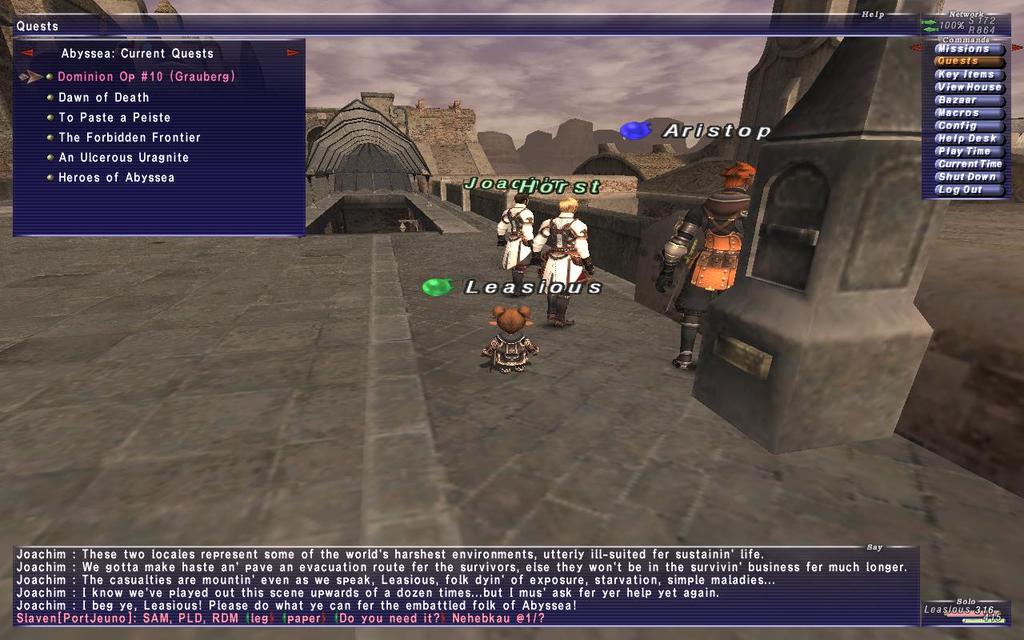Viewport: 1024px width, 640px height.
Task: Choose the View House command
Action: pos(967,87)
